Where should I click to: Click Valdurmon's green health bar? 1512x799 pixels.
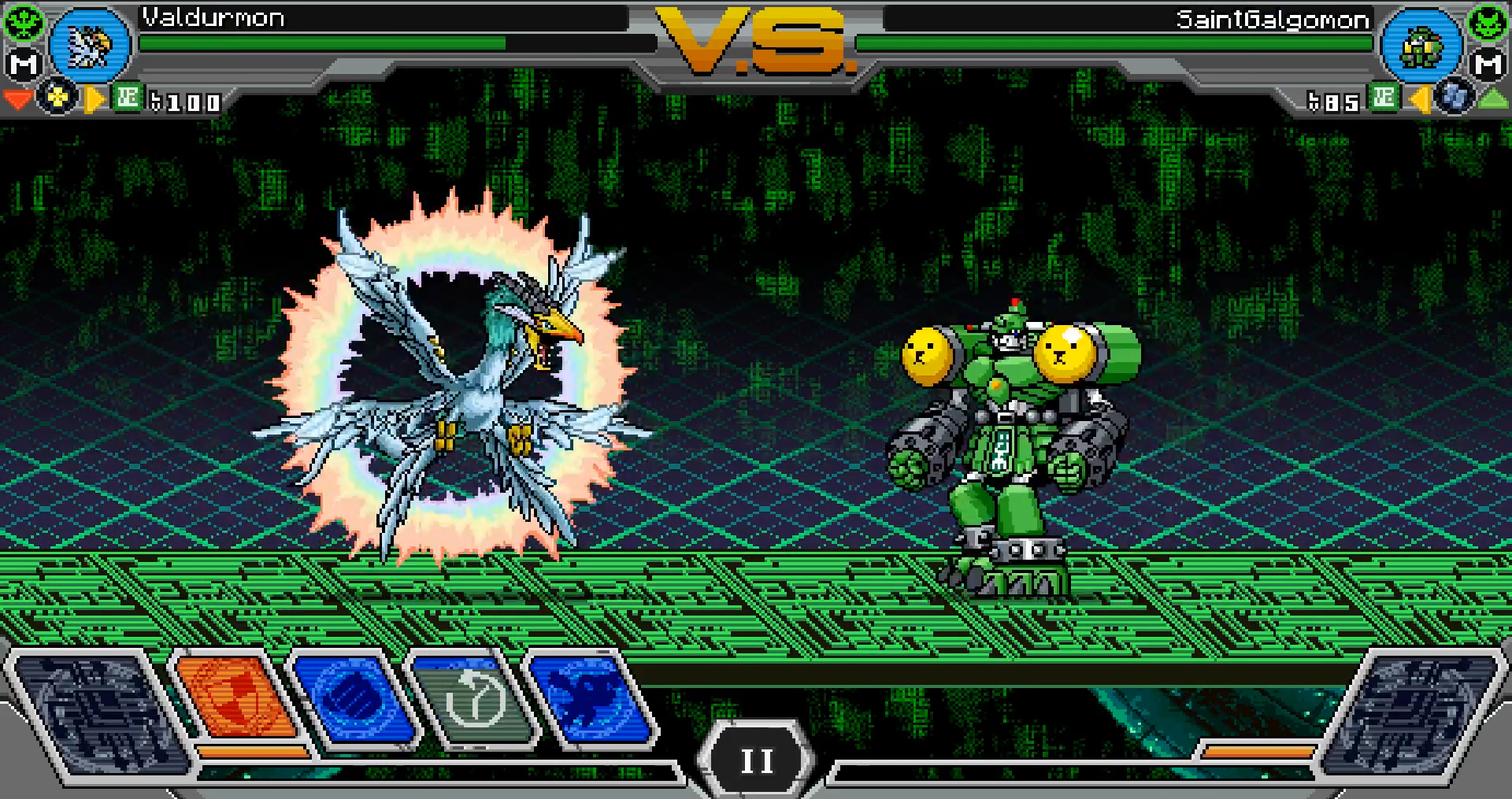tap(315, 43)
